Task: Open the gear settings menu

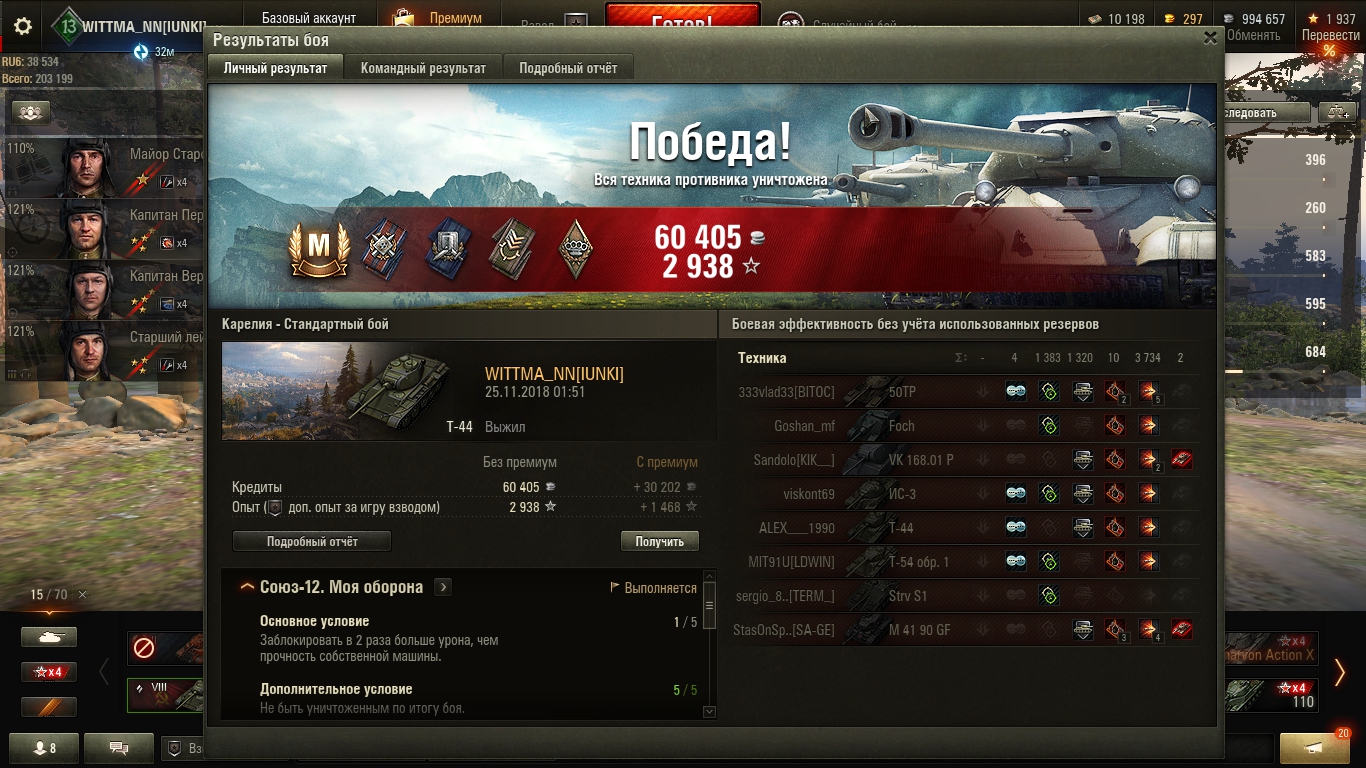Action: click(23, 26)
